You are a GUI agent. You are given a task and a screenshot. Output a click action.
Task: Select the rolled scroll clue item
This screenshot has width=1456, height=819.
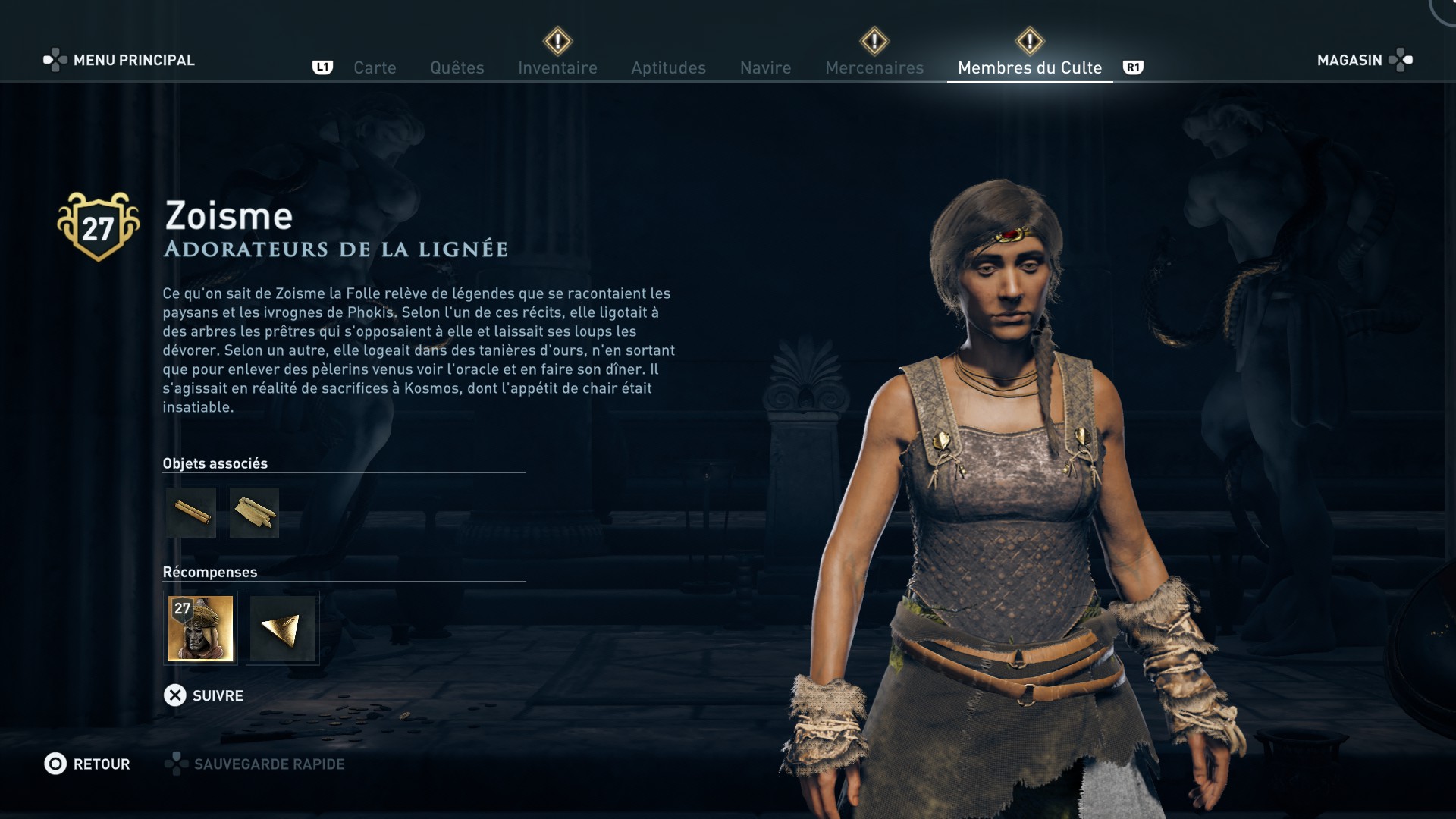point(191,513)
